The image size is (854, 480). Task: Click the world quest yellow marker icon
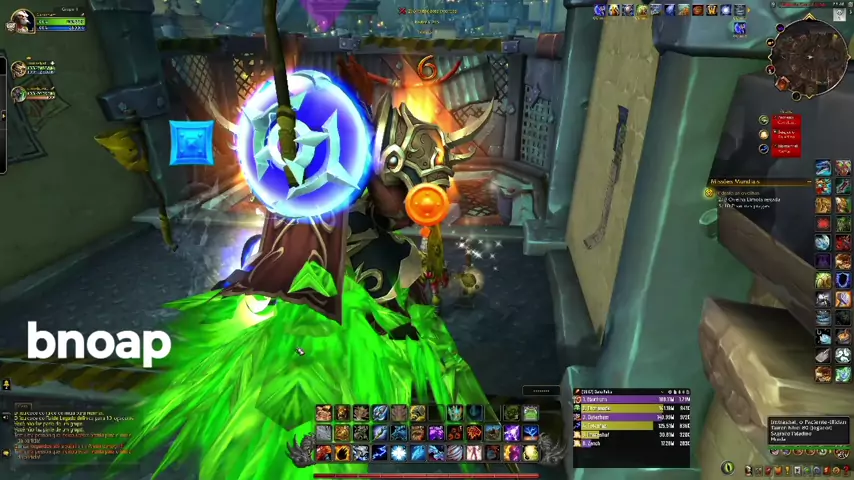tap(710, 193)
